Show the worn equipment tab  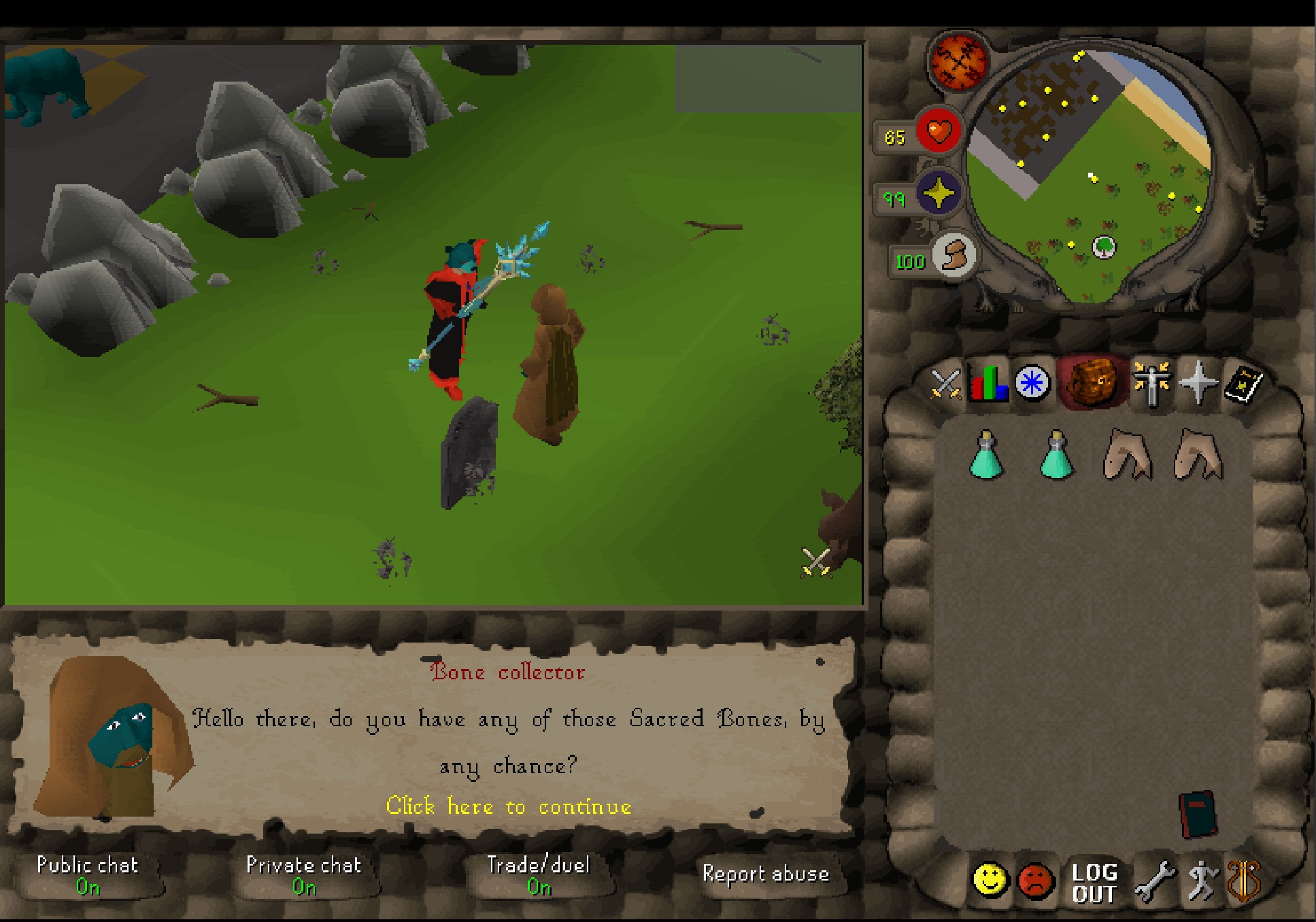tap(1151, 383)
